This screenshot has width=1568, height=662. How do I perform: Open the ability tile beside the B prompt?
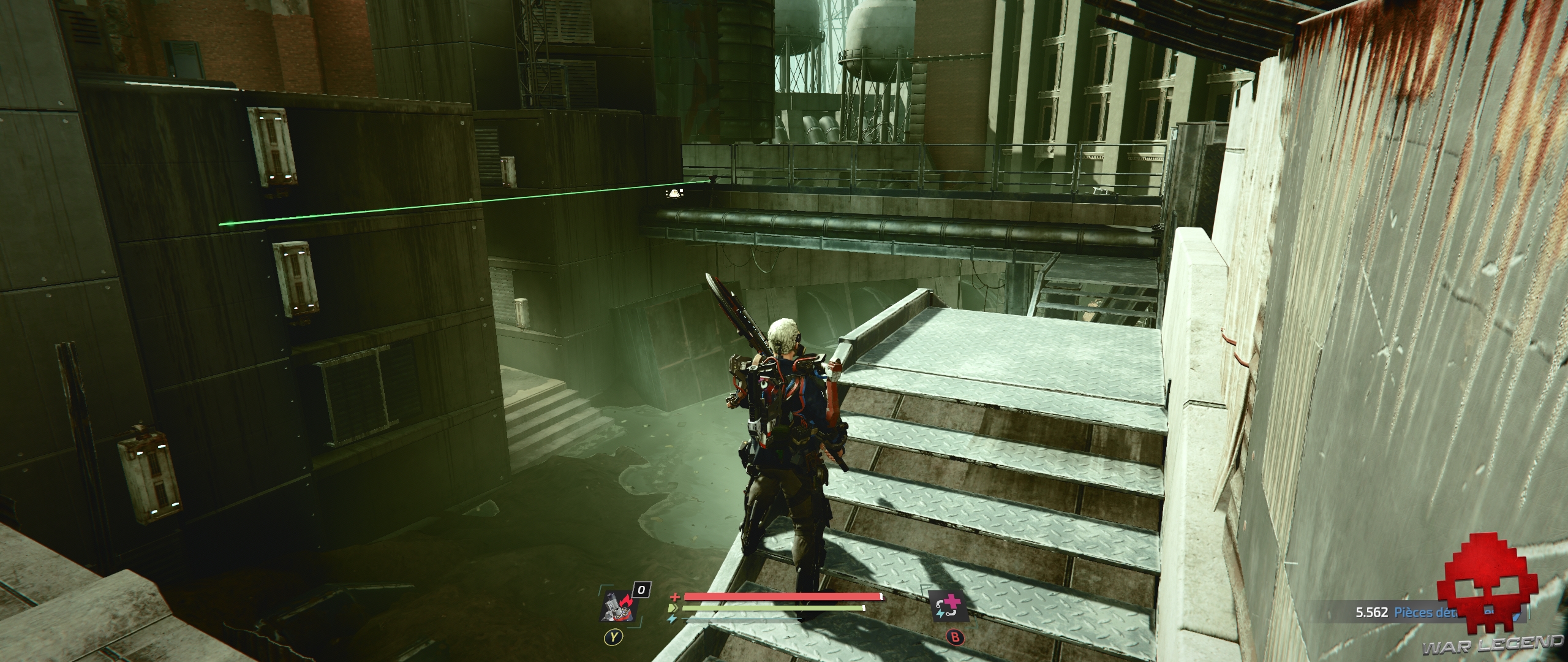[948, 607]
